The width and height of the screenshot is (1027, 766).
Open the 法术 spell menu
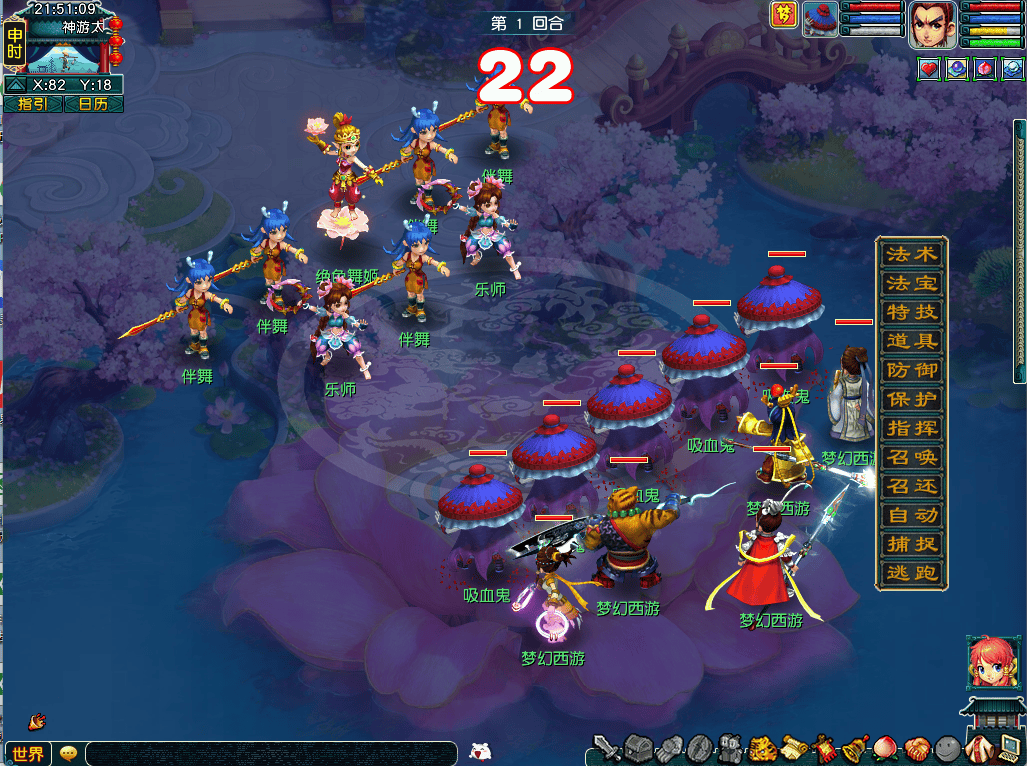click(x=911, y=254)
